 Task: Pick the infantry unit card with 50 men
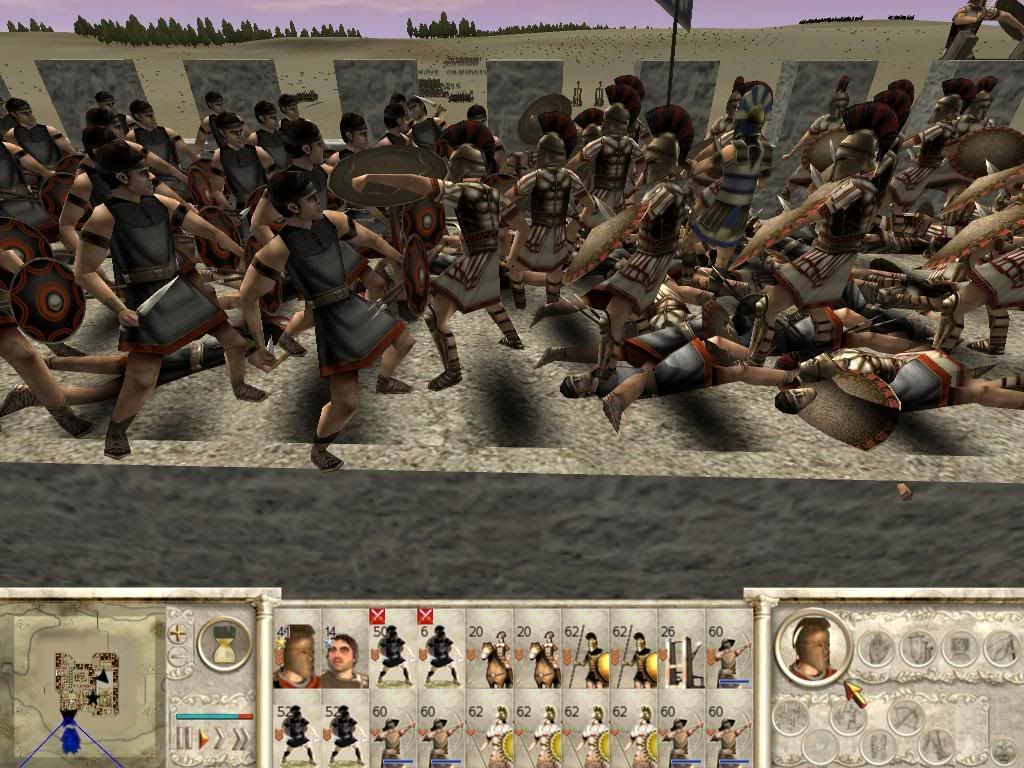click(x=393, y=657)
